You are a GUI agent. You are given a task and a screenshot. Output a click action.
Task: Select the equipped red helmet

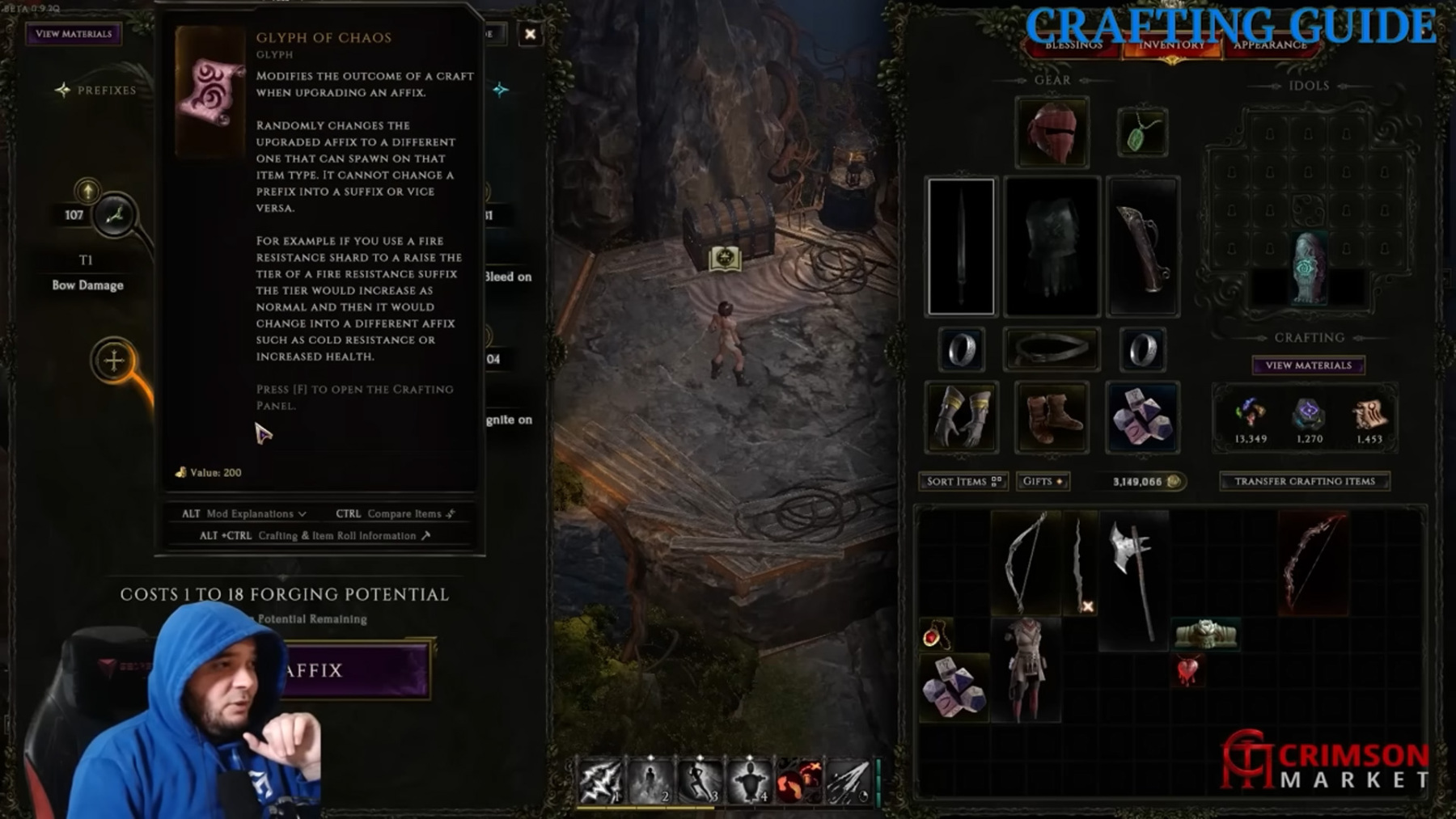(1052, 133)
